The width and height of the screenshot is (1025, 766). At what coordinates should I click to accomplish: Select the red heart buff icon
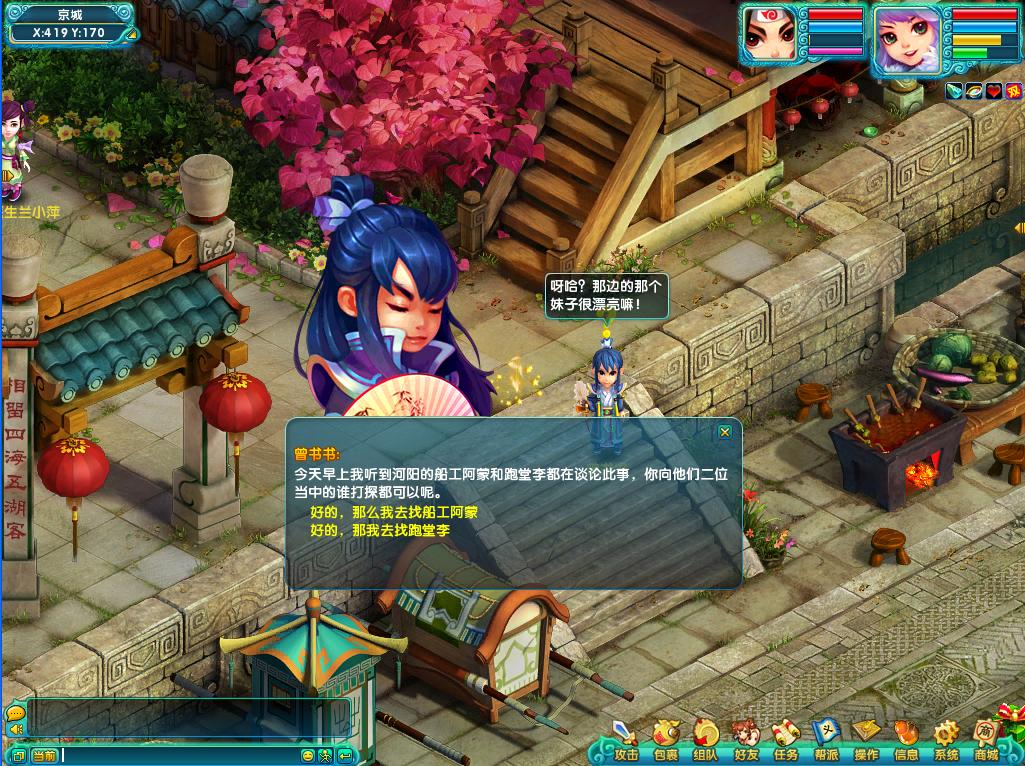(992, 91)
